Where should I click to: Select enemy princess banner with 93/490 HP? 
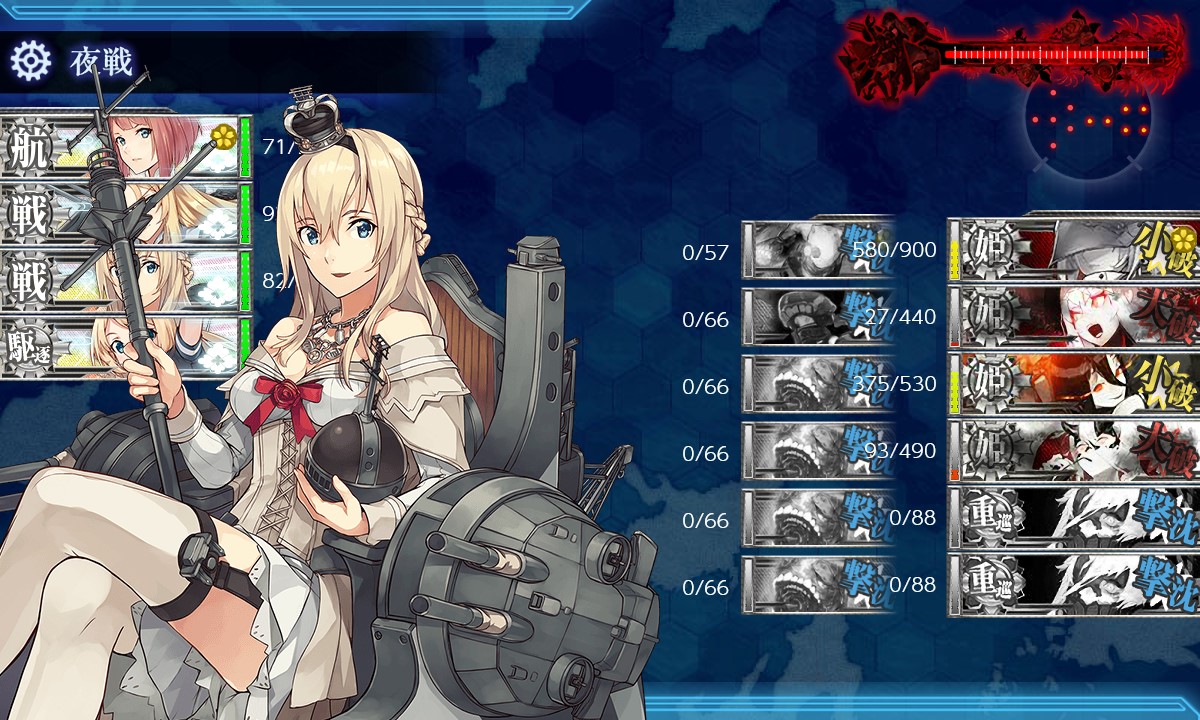[1073, 450]
